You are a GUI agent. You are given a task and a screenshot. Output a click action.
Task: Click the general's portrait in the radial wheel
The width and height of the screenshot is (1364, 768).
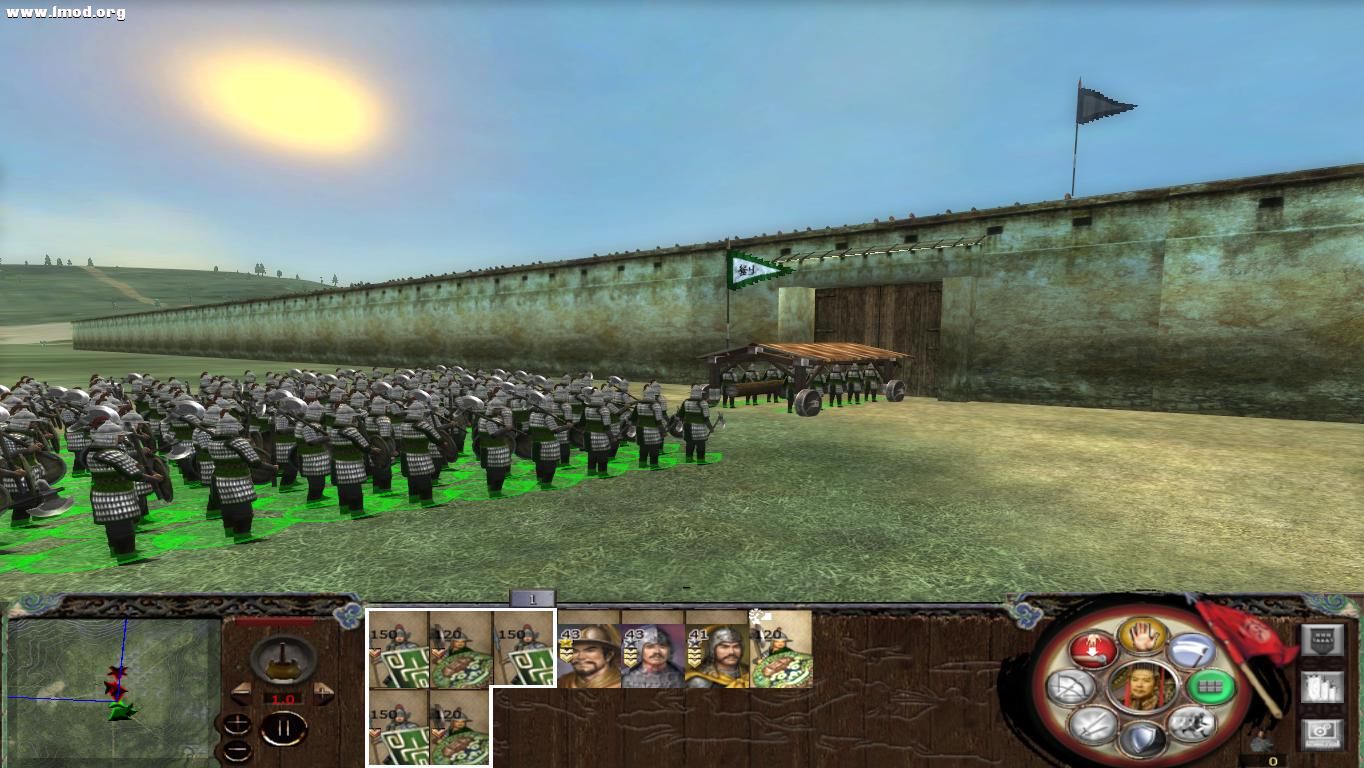tap(1142, 688)
